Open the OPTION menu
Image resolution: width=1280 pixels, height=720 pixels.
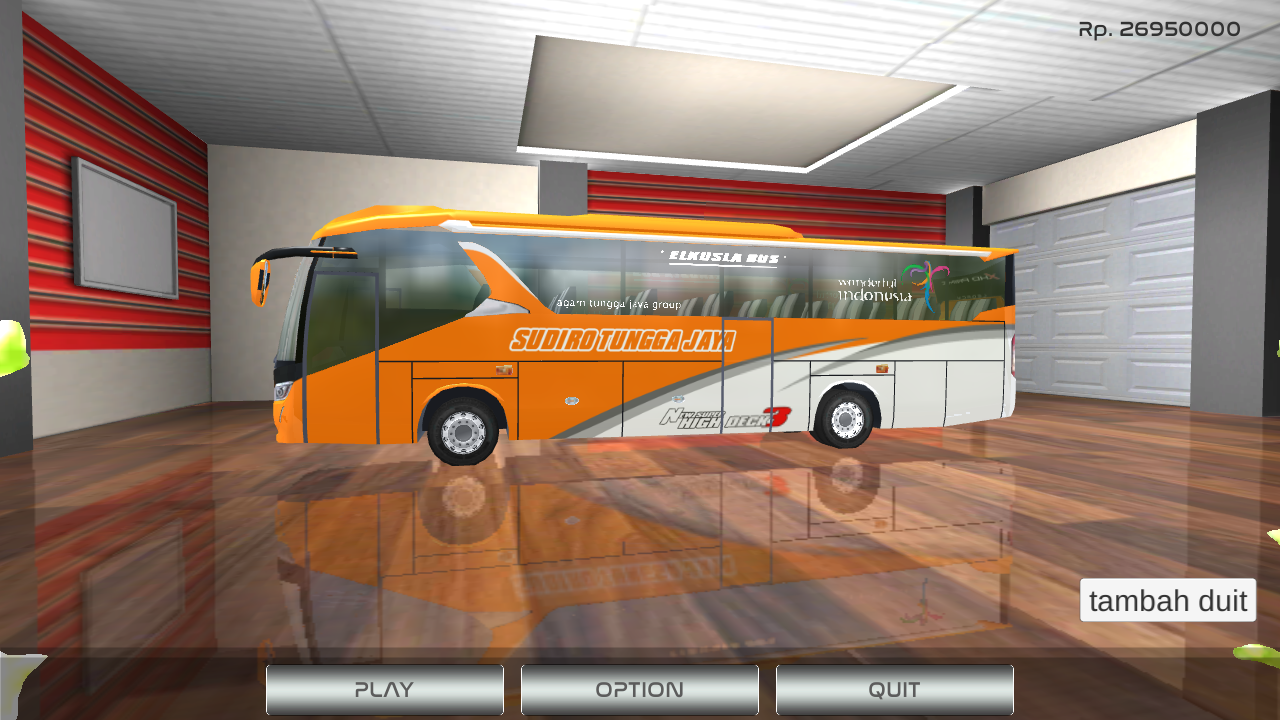[640, 689]
